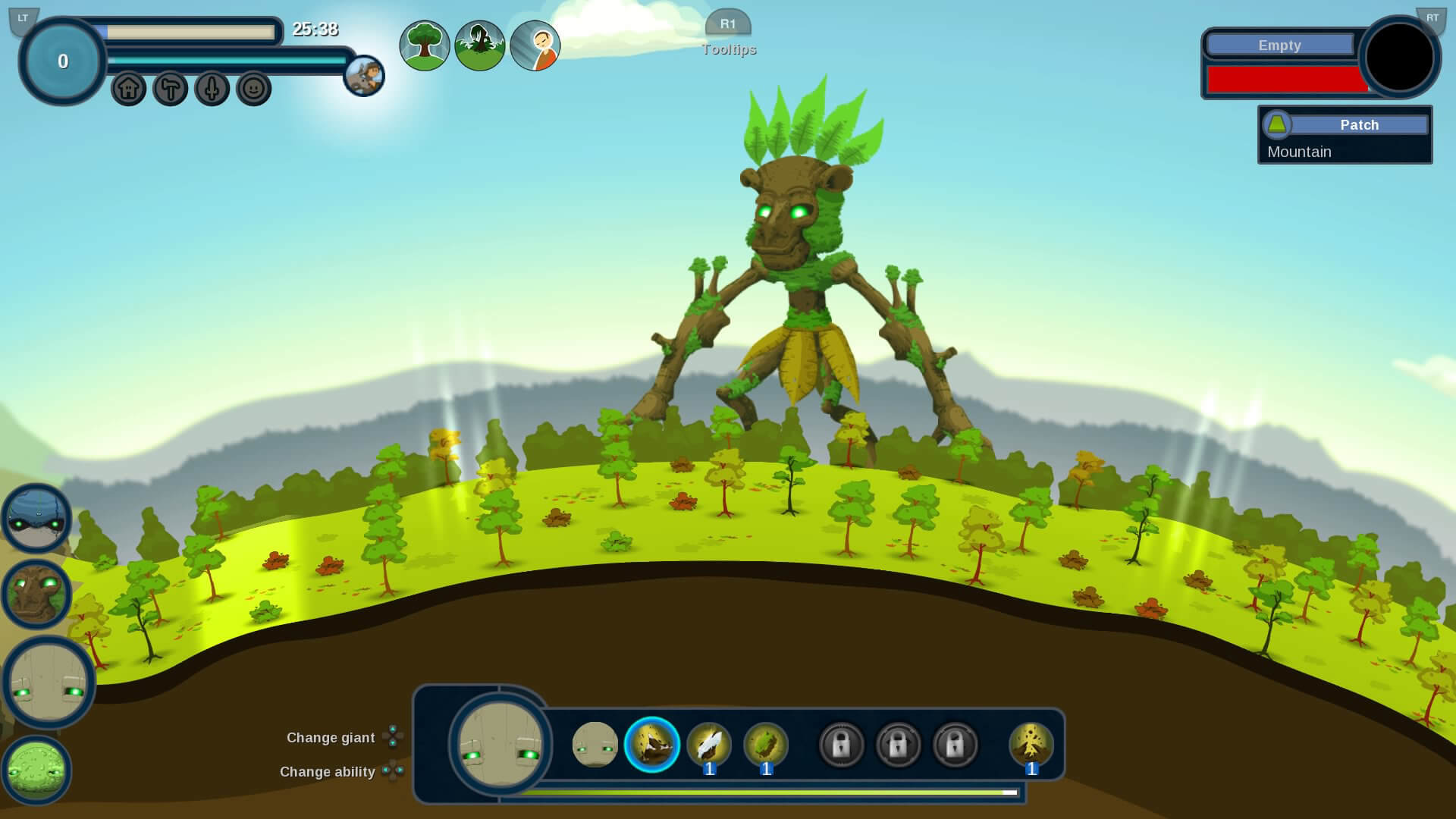
Task: Toggle the Tooltips display
Action: coord(728,49)
